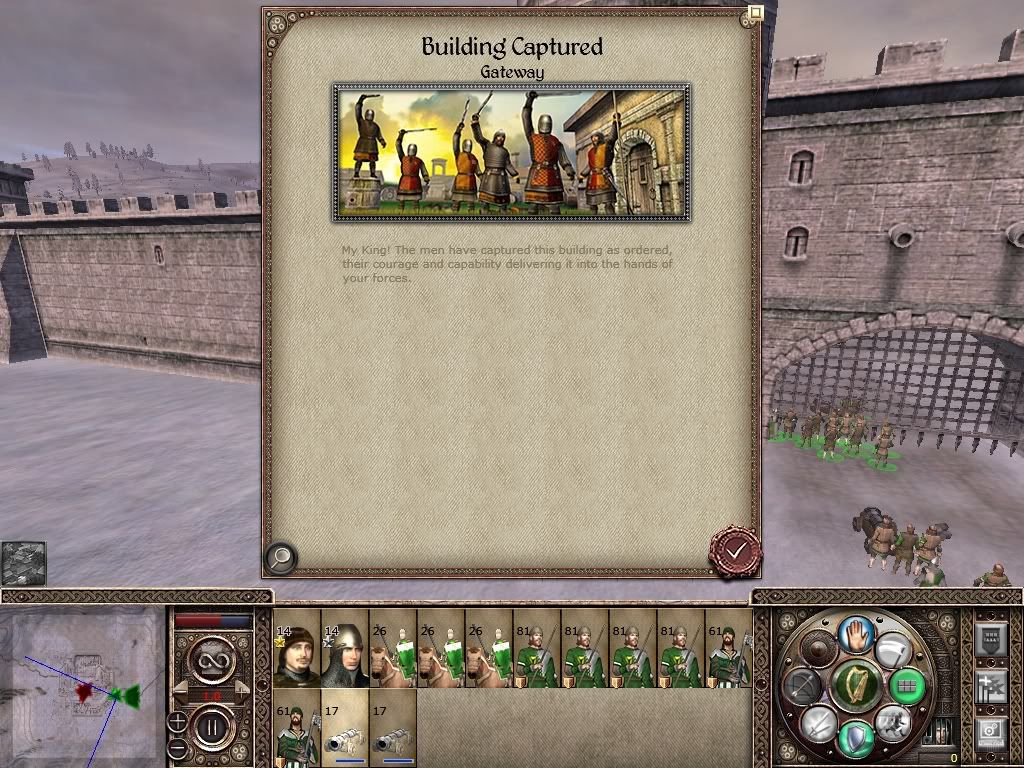Order withdrawal using the running horse icon

(x=893, y=722)
